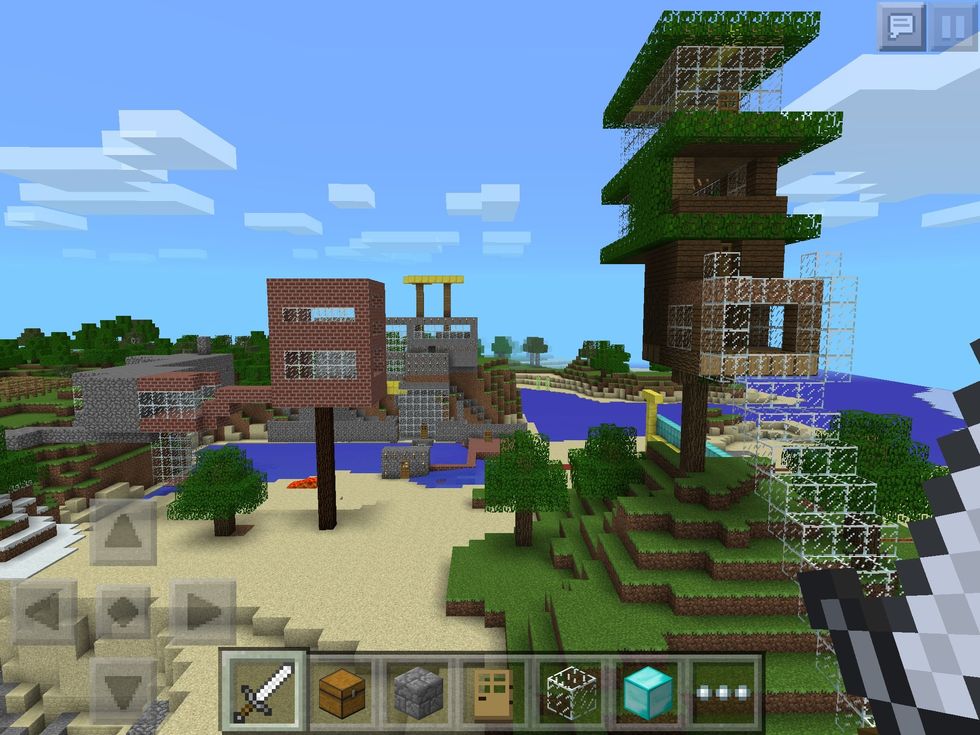Choose the stone bricks hotbar slot
The height and width of the screenshot is (735, 980).
pyautogui.click(x=418, y=691)
